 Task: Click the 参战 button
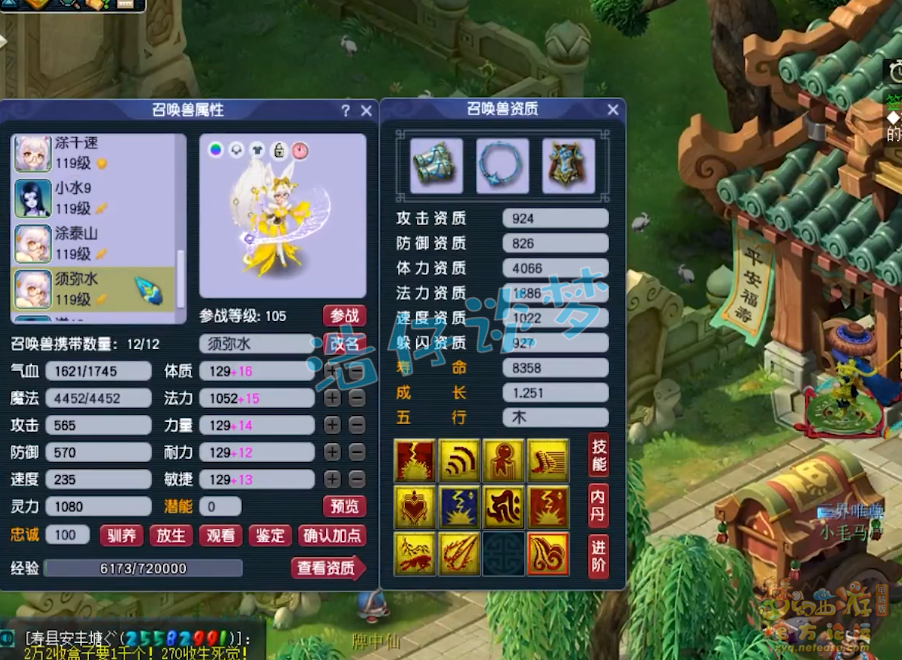pos(344,316)
